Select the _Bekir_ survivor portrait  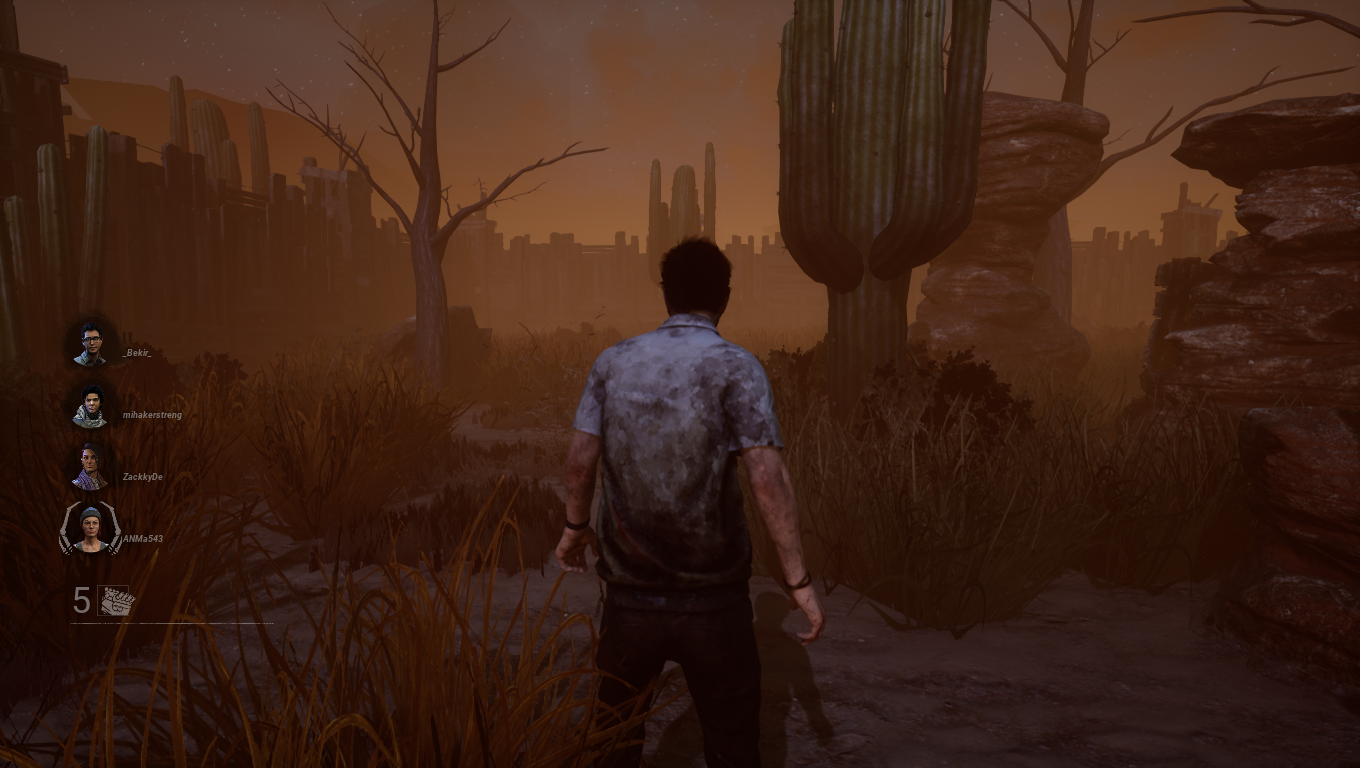90,344
